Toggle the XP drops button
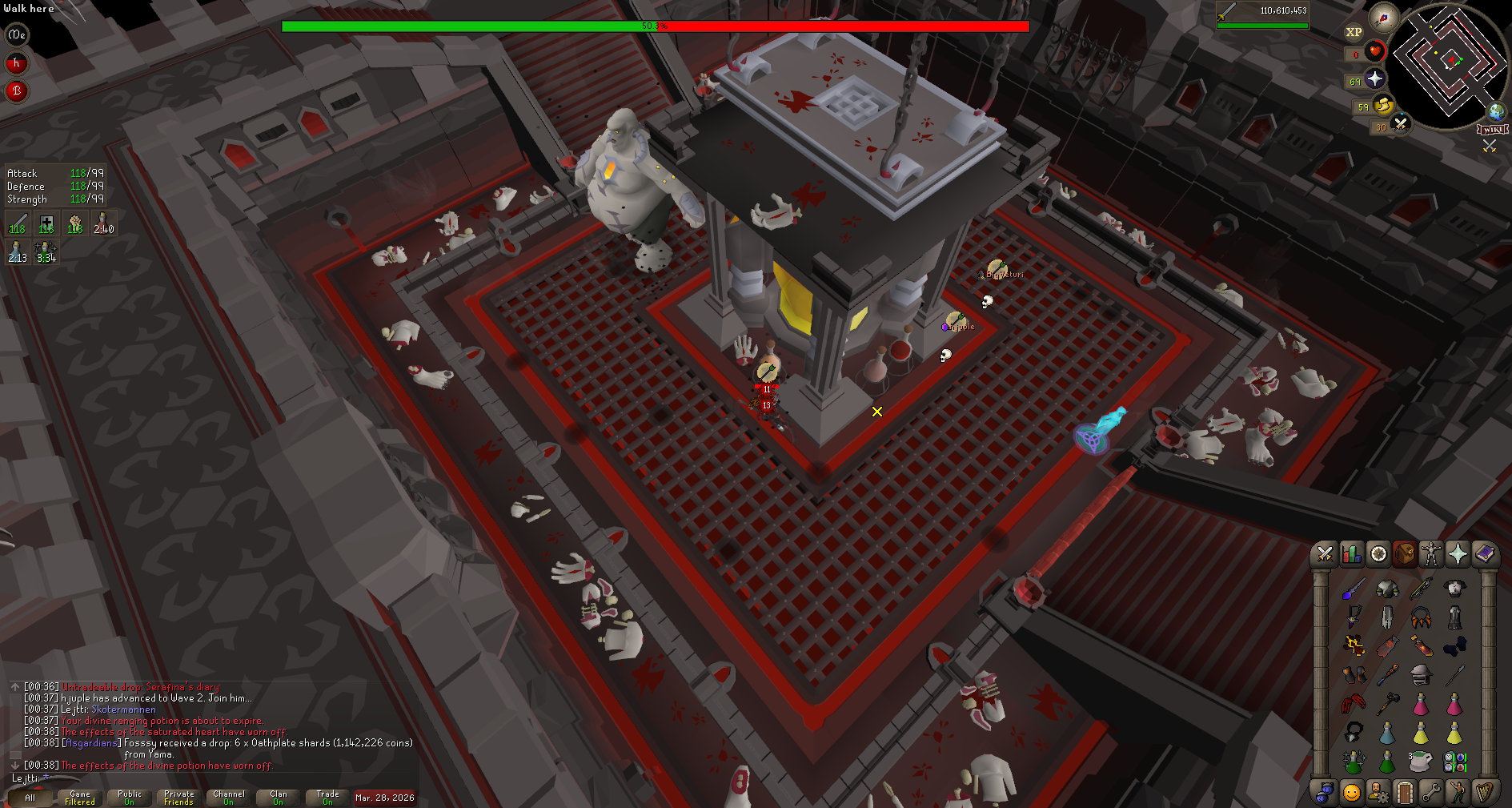Screen dimensions: 1512x808 point(1354,33)
